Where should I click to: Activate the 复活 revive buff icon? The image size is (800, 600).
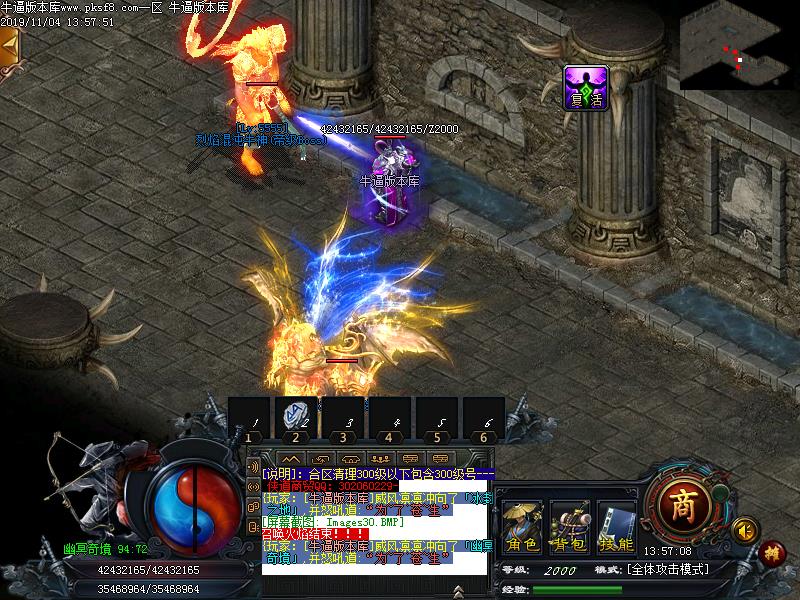[585, 87]
